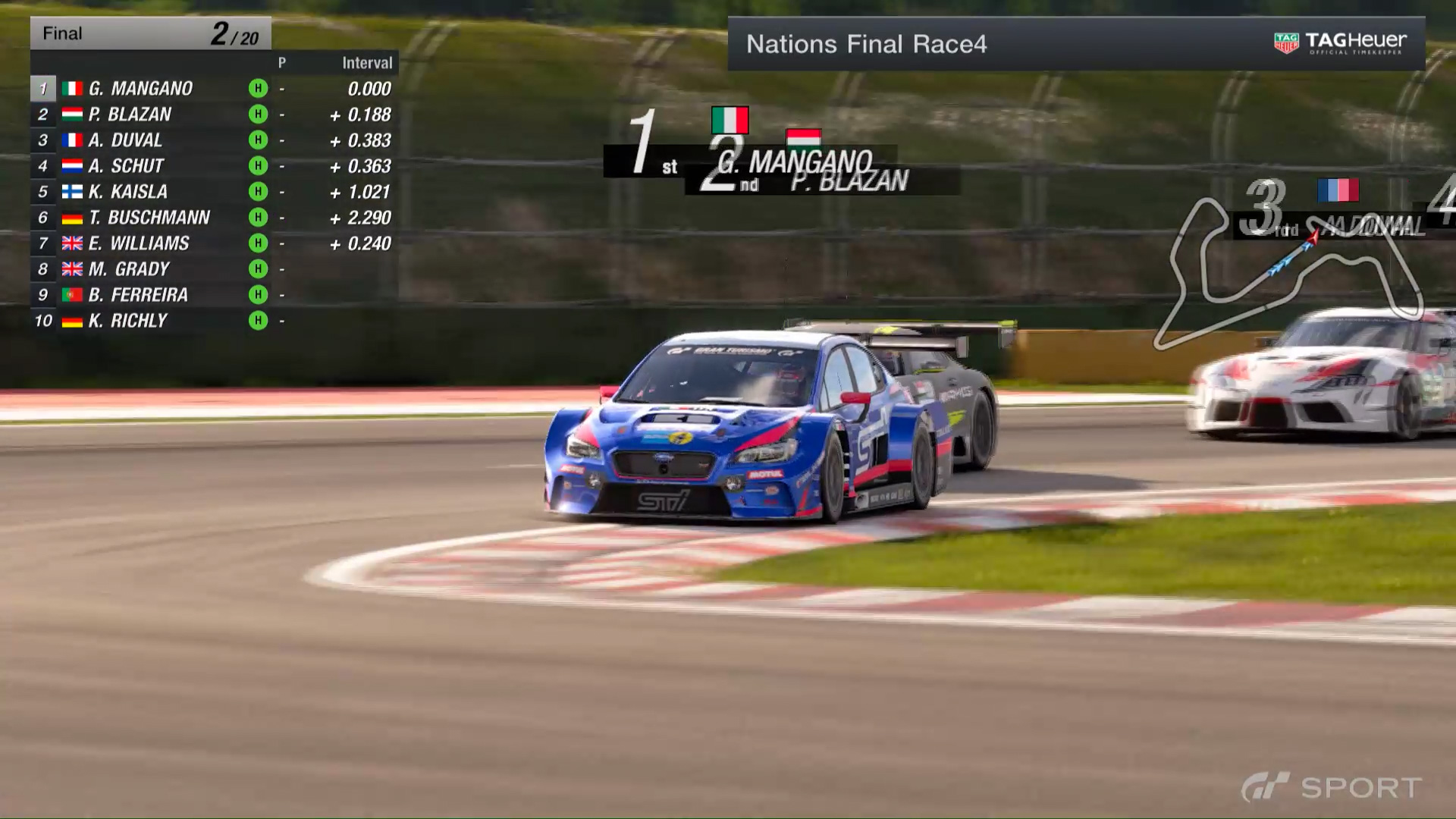Choose B. Ferreira from the leaderboard
This screenshot has width=1456, height=819.
[138, 295]
